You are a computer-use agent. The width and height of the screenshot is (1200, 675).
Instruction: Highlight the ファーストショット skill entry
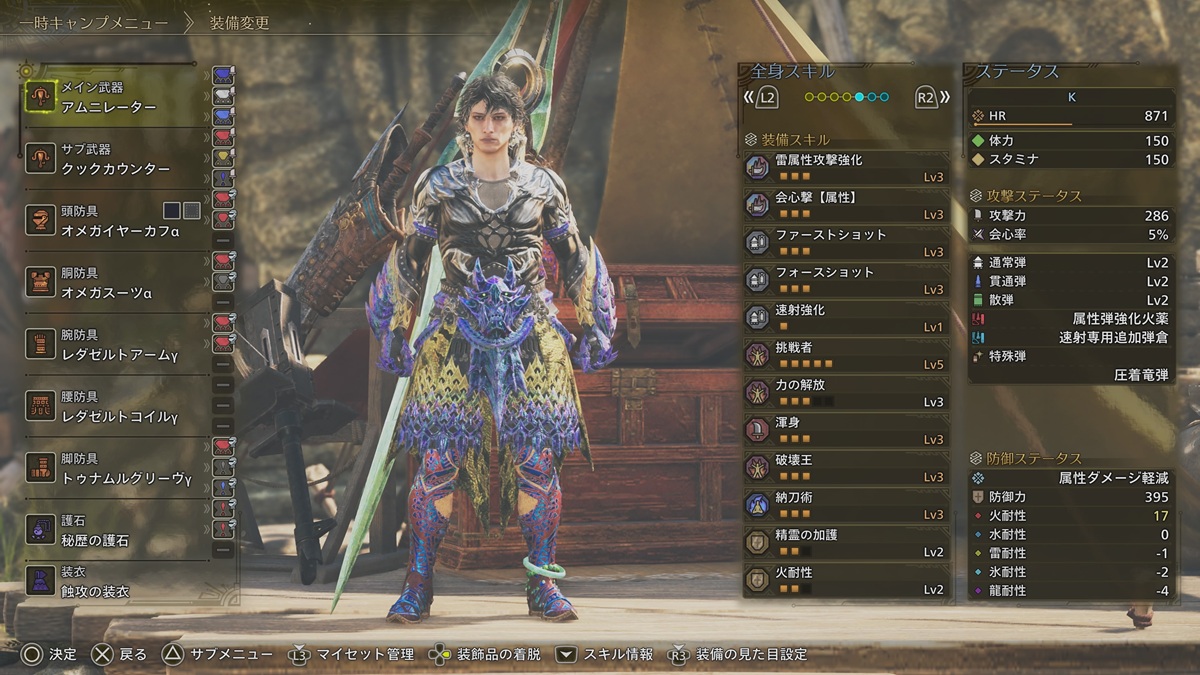click(846, 242)
